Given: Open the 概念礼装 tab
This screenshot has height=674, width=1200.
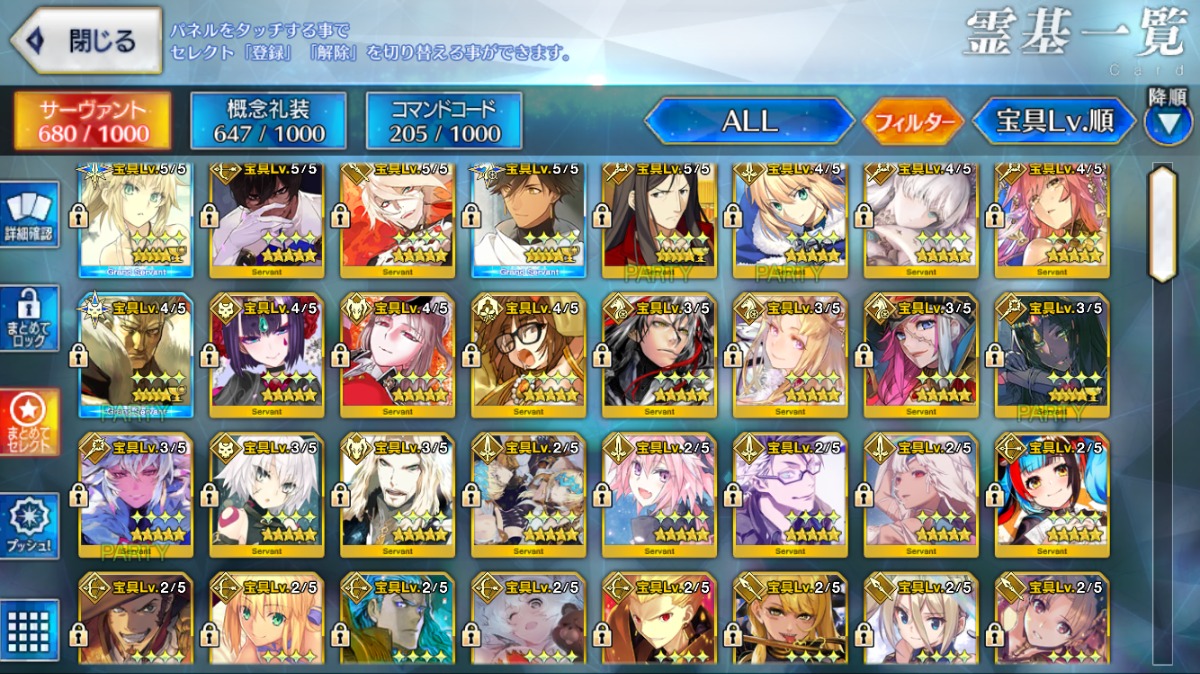Looking at the screenshot, I should pyautogui.click(x=269, y=122).
